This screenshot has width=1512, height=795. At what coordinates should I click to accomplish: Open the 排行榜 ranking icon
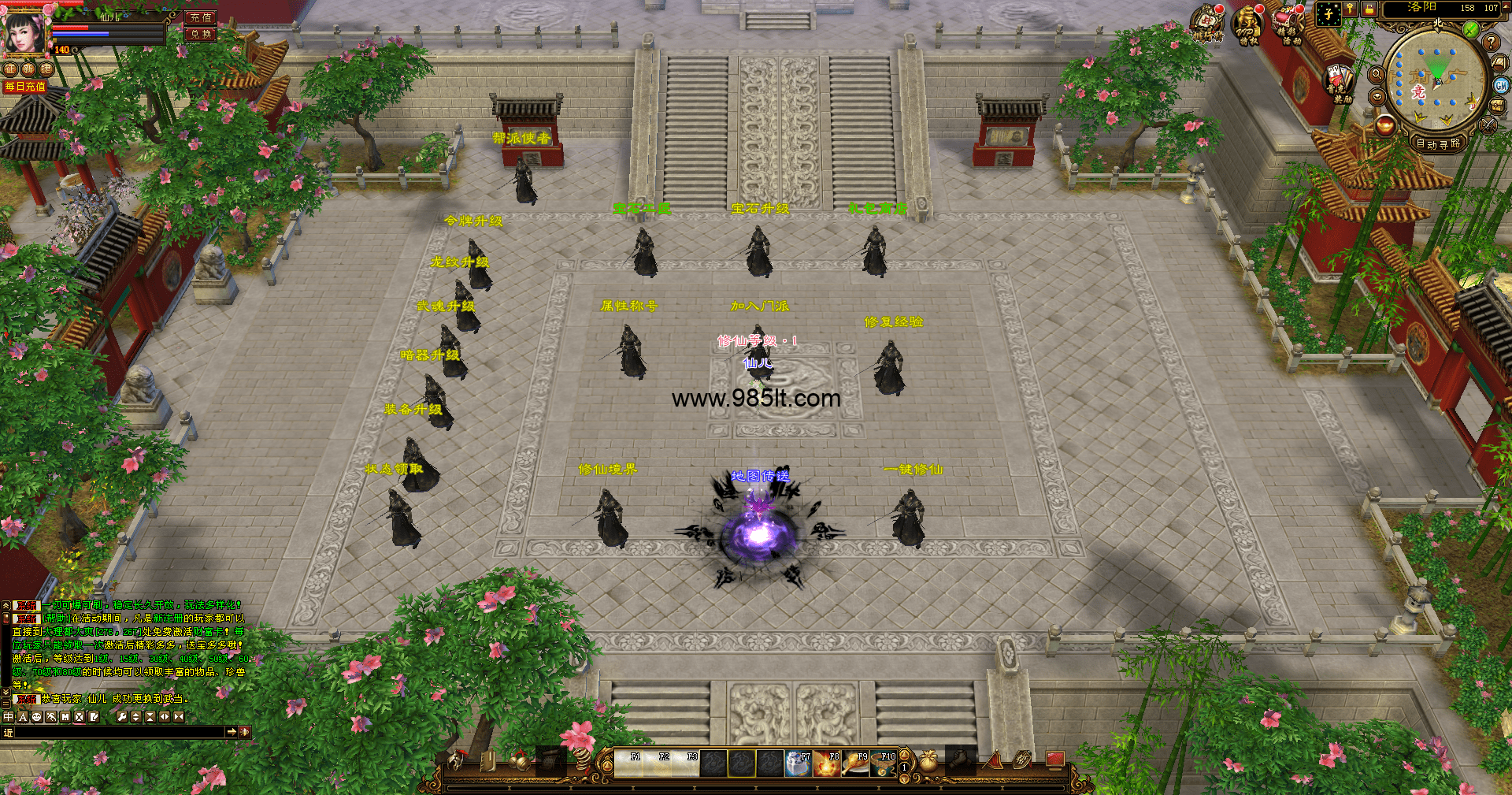click(1207, 24)
